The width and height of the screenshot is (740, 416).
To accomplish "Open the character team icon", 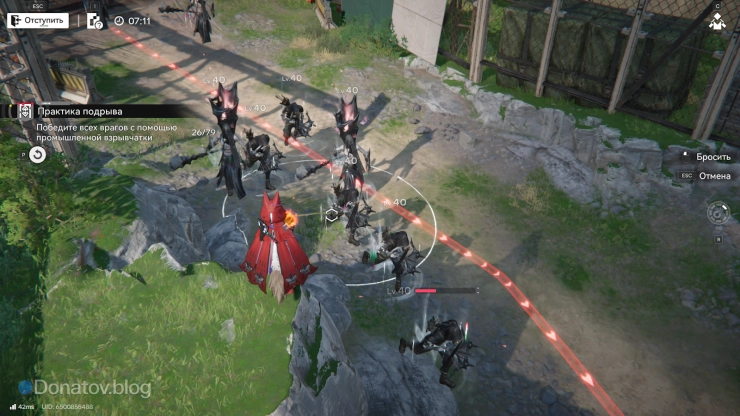I will click(x=717, y=23).
